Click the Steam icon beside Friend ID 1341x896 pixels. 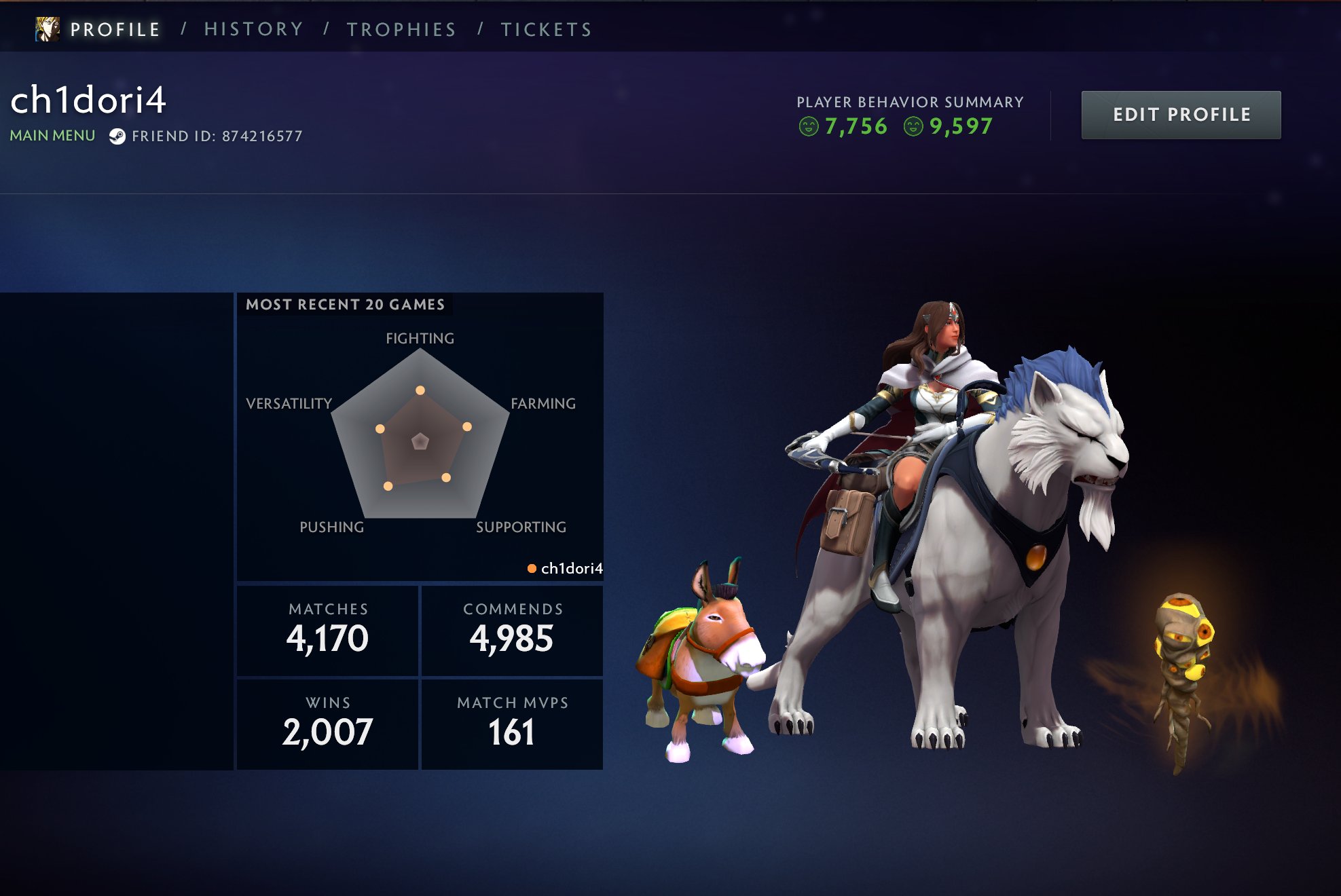coord(117,136)
